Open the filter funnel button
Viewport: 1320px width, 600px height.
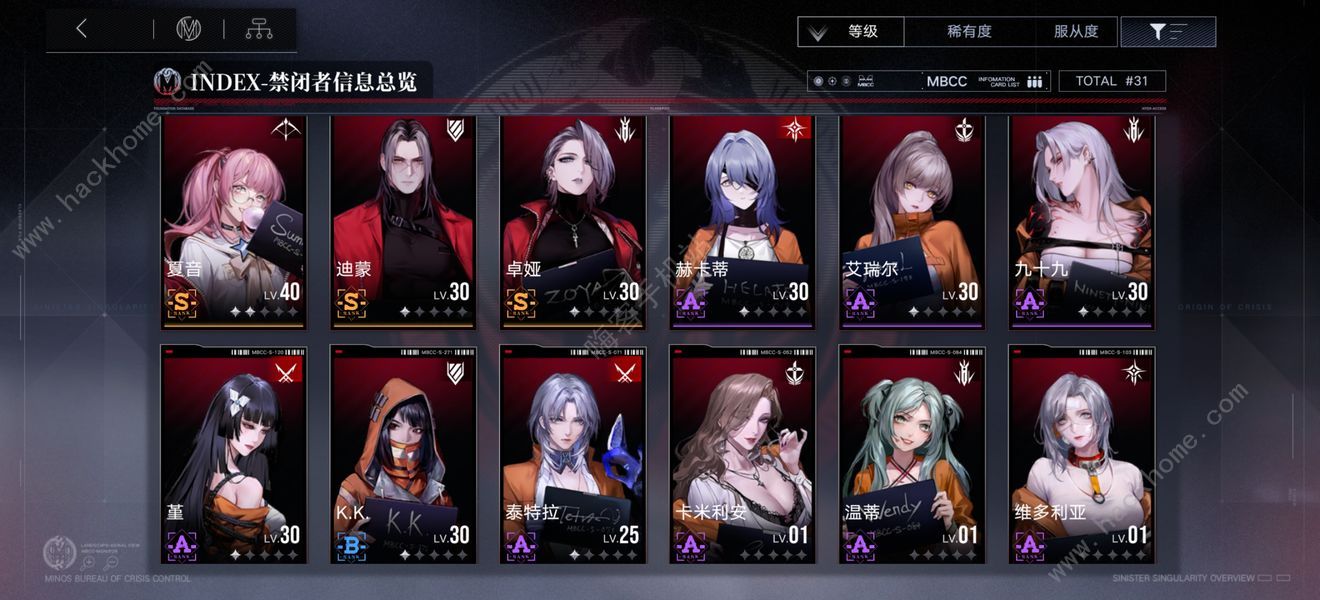(1168, 31)
